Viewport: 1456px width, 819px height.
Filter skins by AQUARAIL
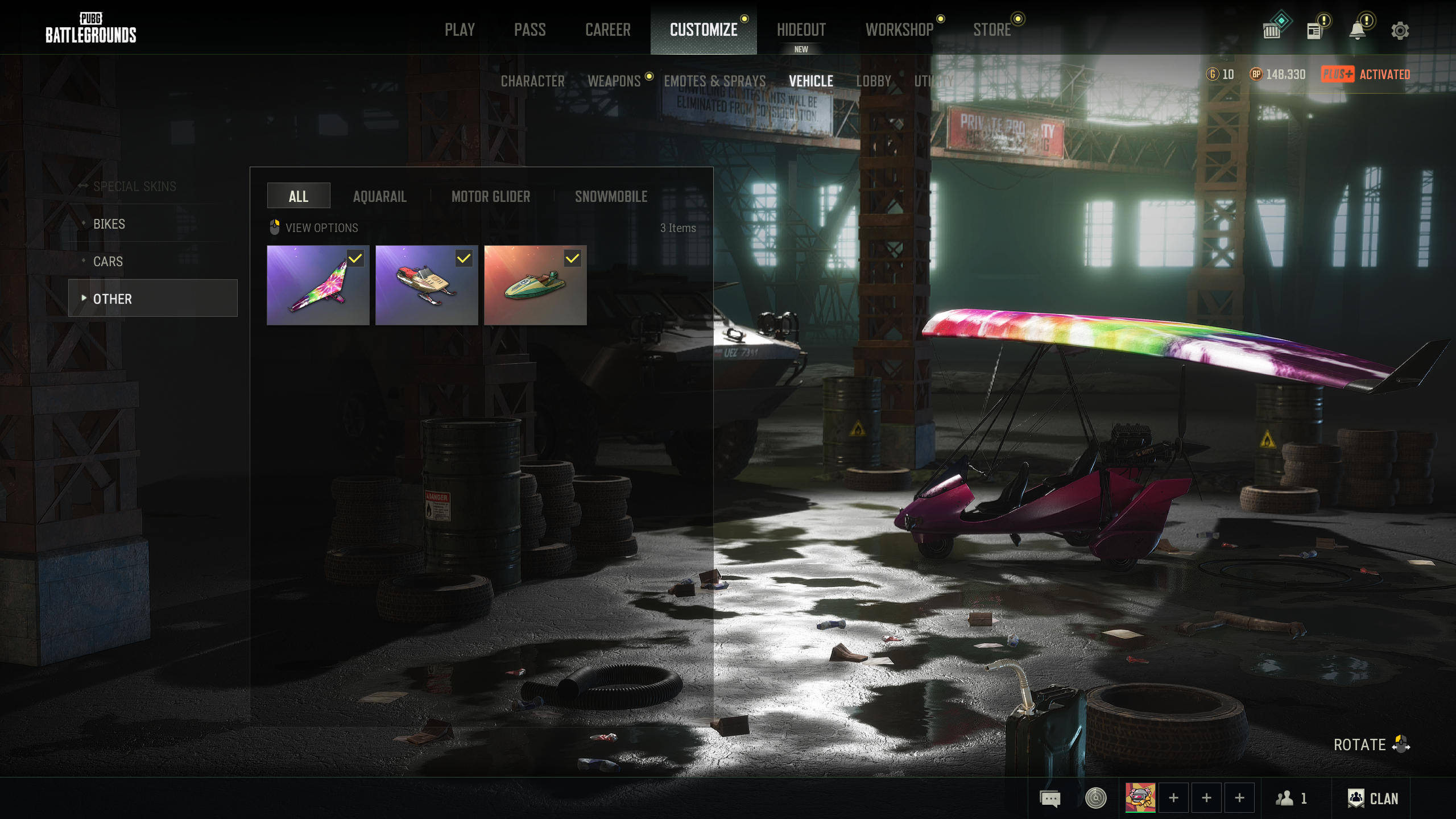pos(379,197)
